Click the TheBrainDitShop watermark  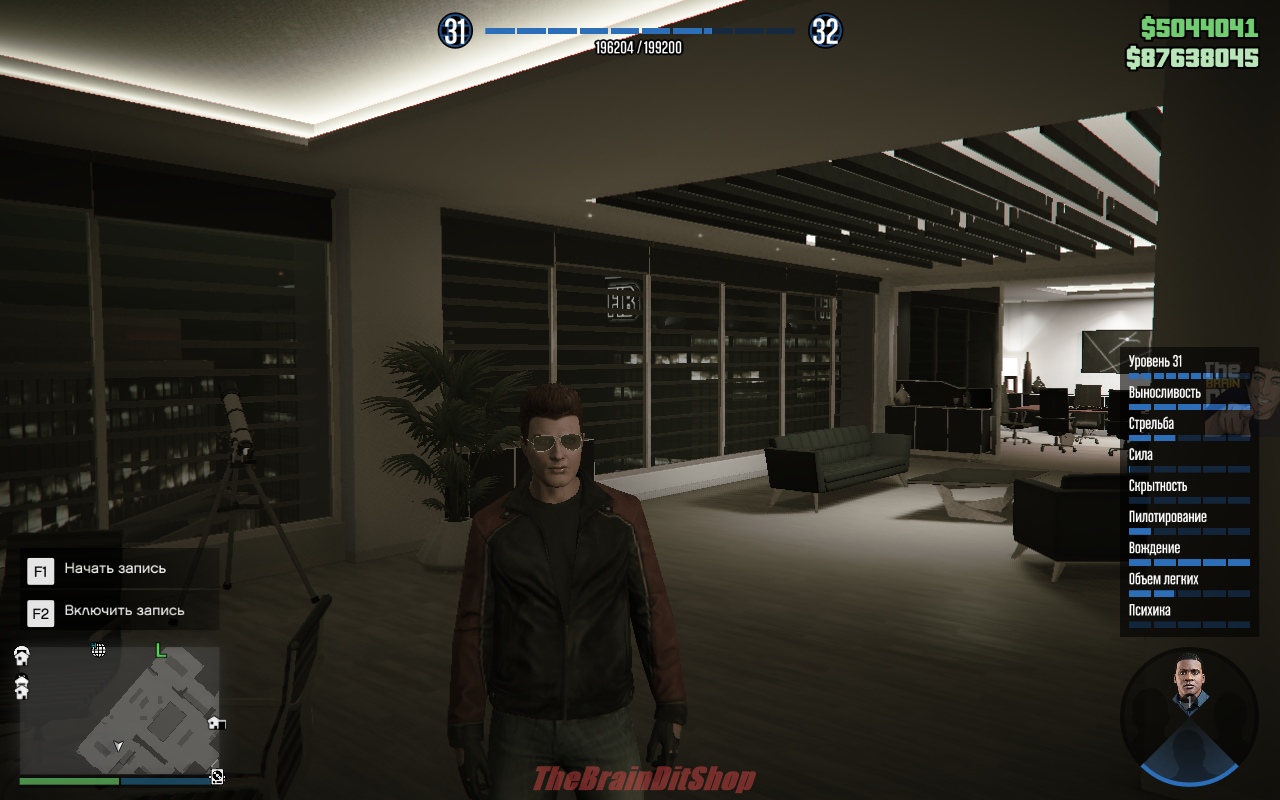(644, 779)
